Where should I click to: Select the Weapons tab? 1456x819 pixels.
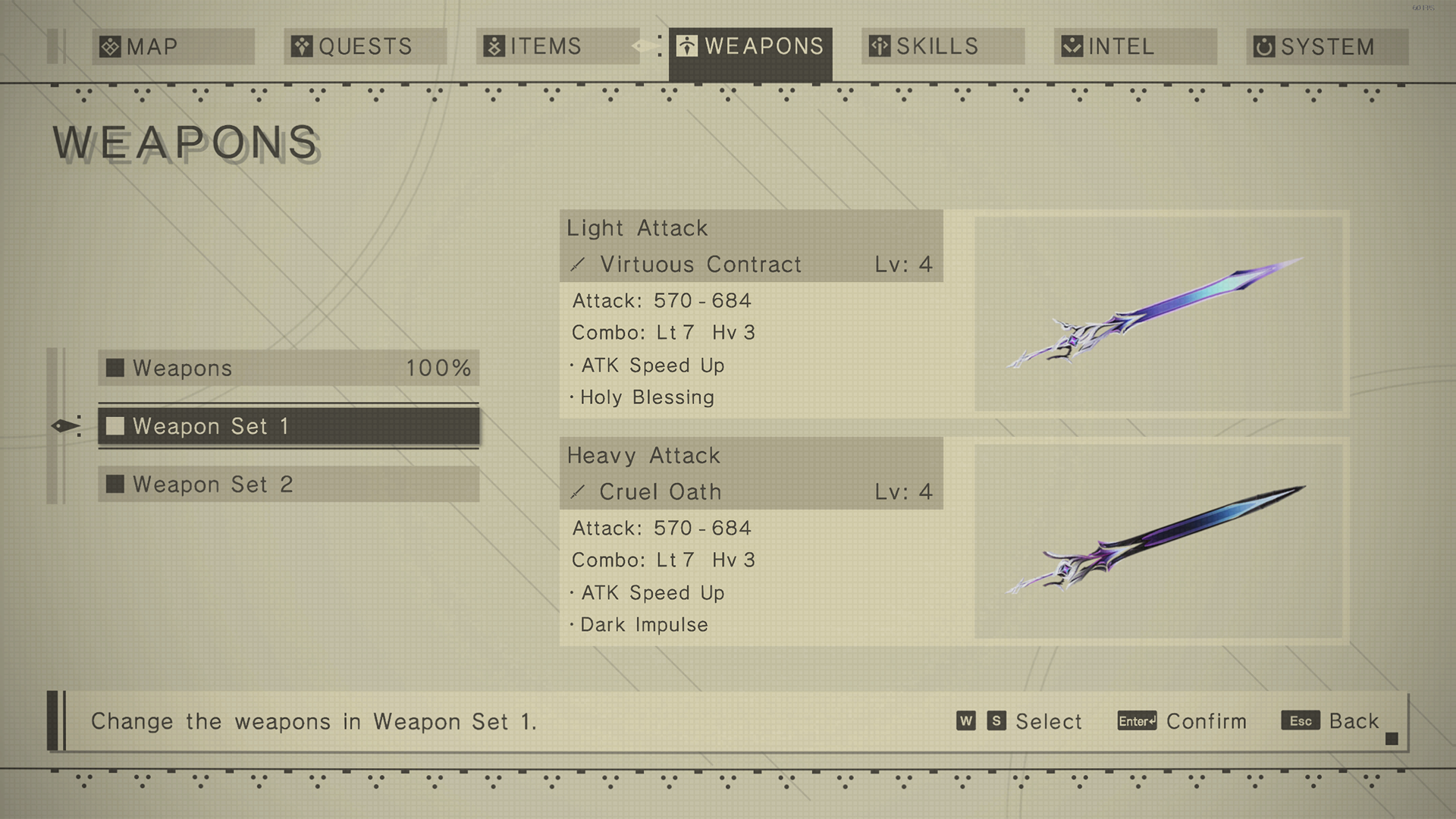(x=750, y=47)
